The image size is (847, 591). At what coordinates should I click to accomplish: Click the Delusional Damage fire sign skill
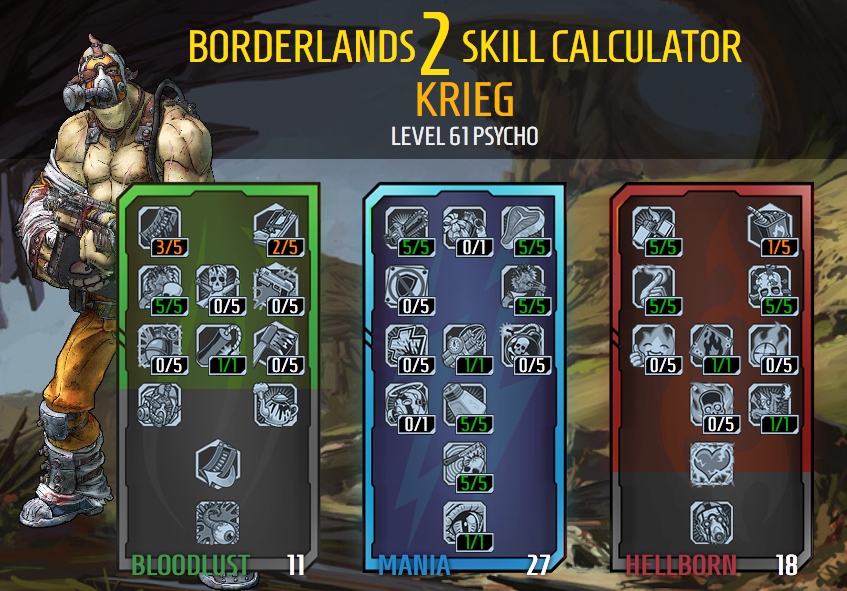711,344
